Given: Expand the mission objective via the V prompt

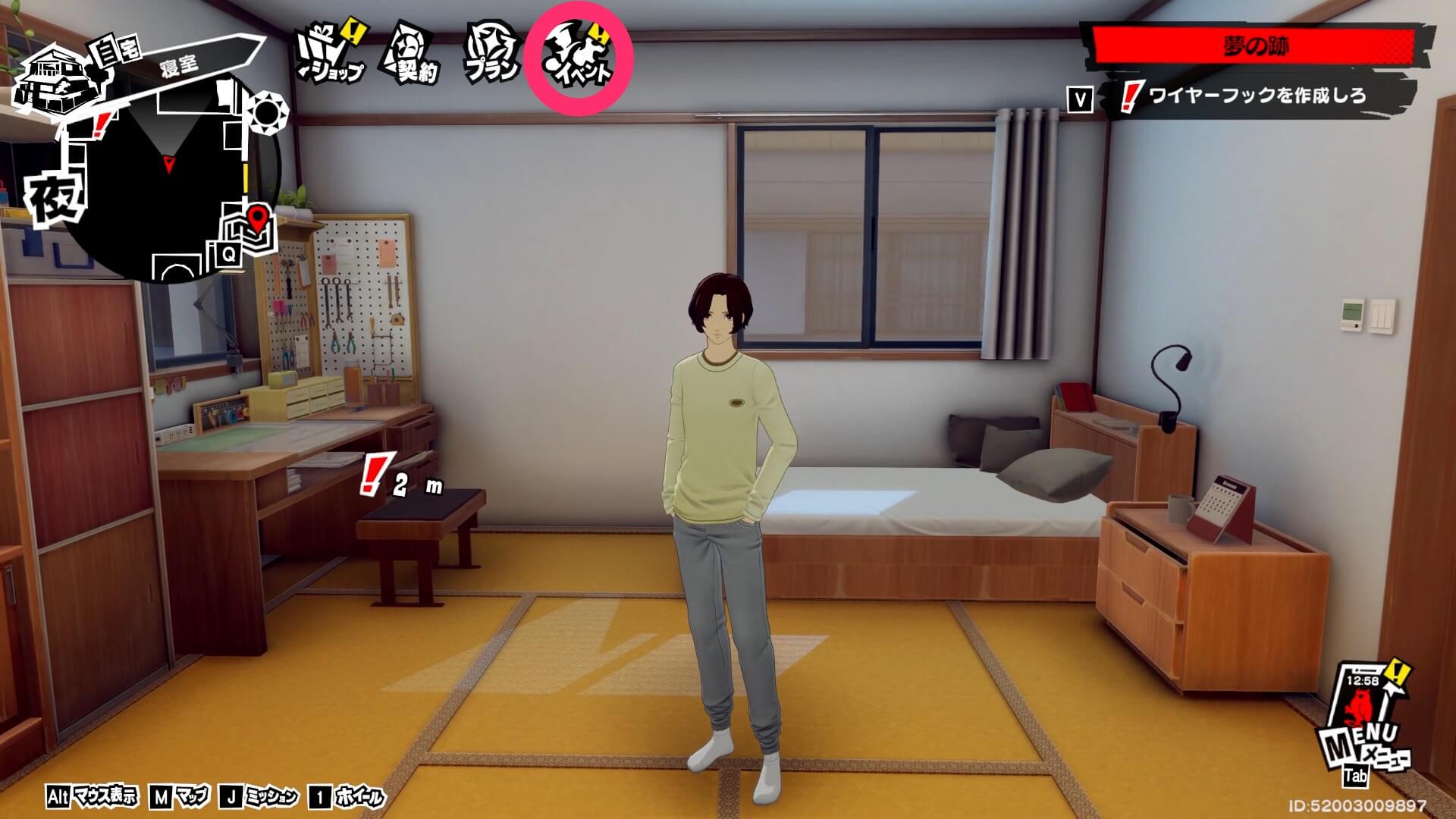Looking at the screenshot, I should click(x=1080, y=96).
